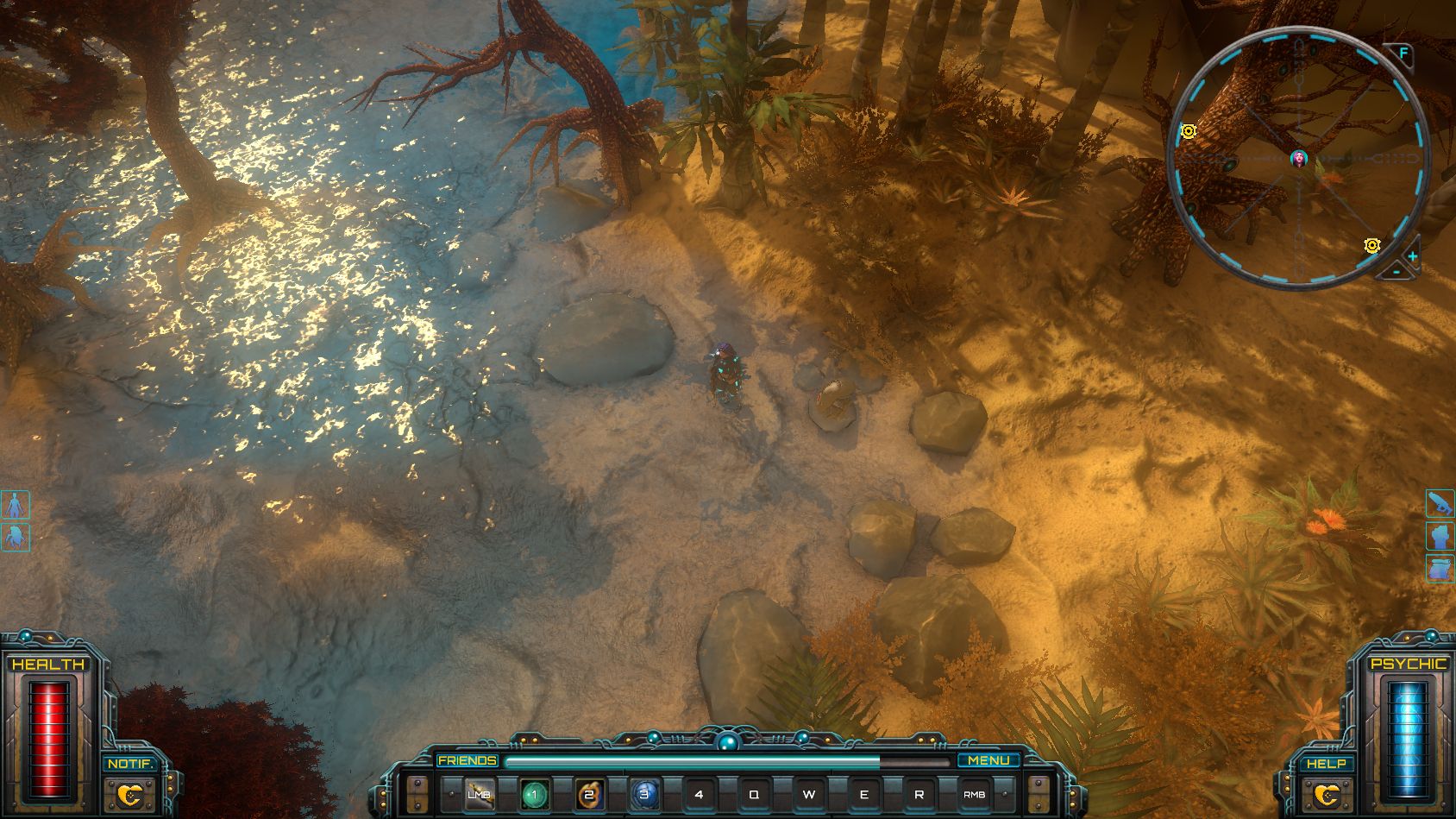The image size is (1456, 819).
Task: Open the Notif. notifications panel
Action: pos(129,765)
